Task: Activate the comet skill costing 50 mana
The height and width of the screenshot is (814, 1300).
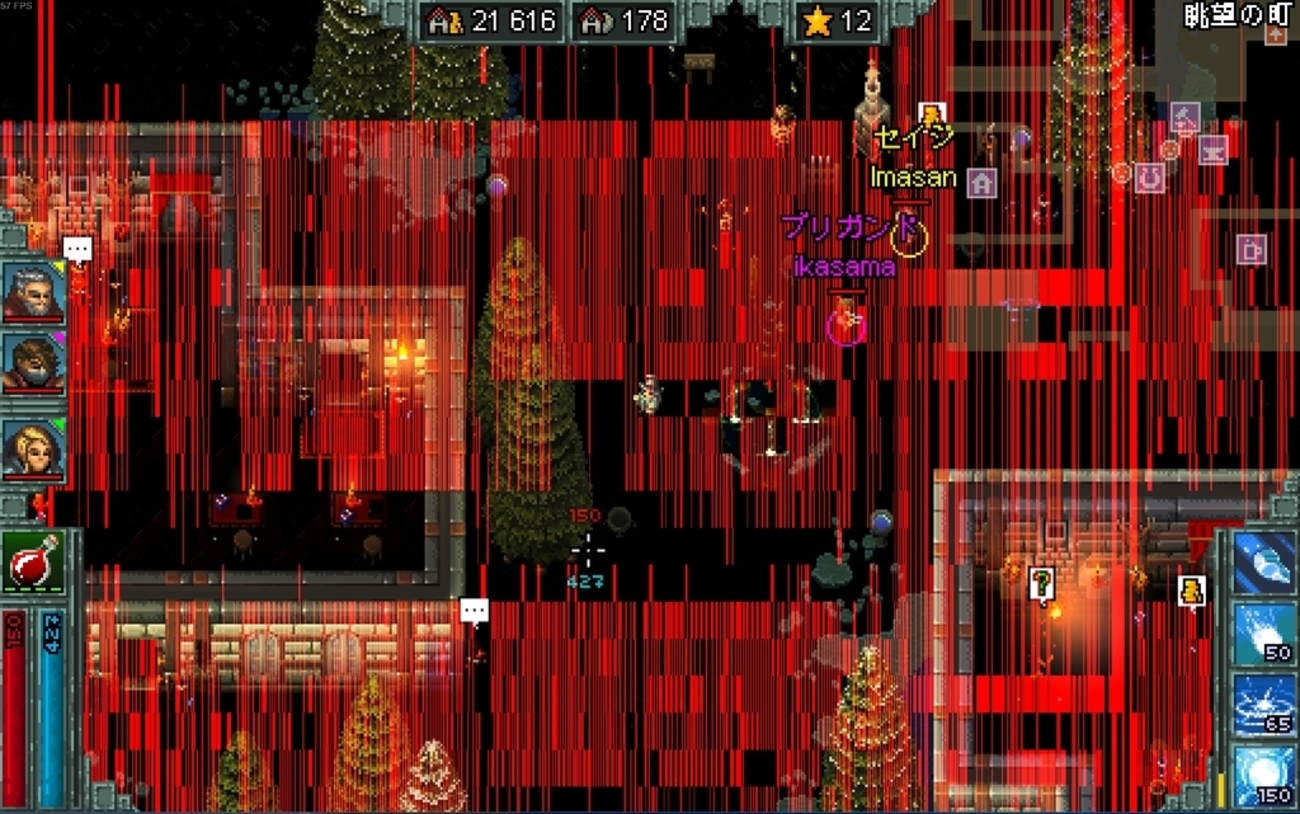Action: 1264,634
